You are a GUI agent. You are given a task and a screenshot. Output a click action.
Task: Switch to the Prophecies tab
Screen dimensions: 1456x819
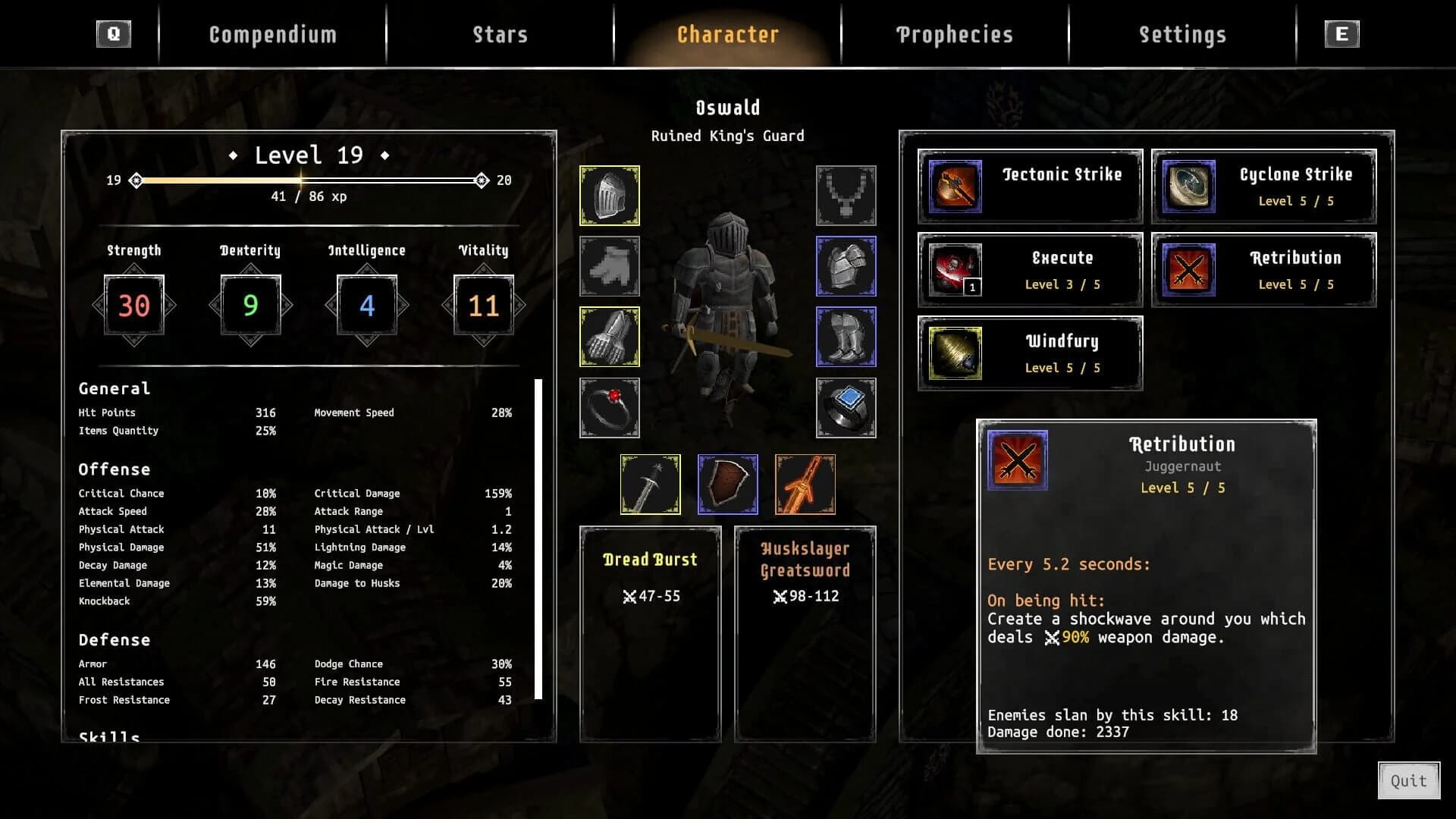pos(954,34)
